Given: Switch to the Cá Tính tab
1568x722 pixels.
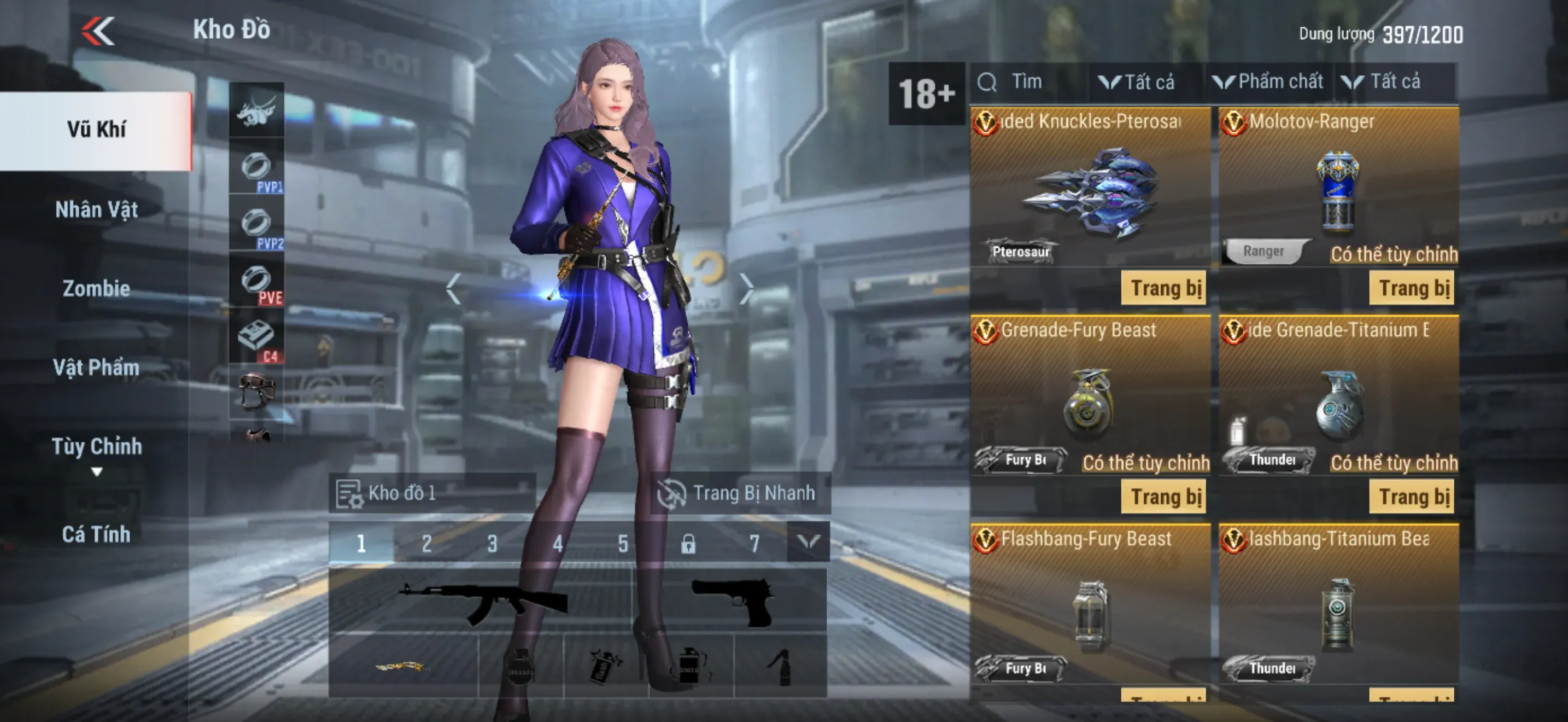Looking at the screenshot, I should (96, 534).
